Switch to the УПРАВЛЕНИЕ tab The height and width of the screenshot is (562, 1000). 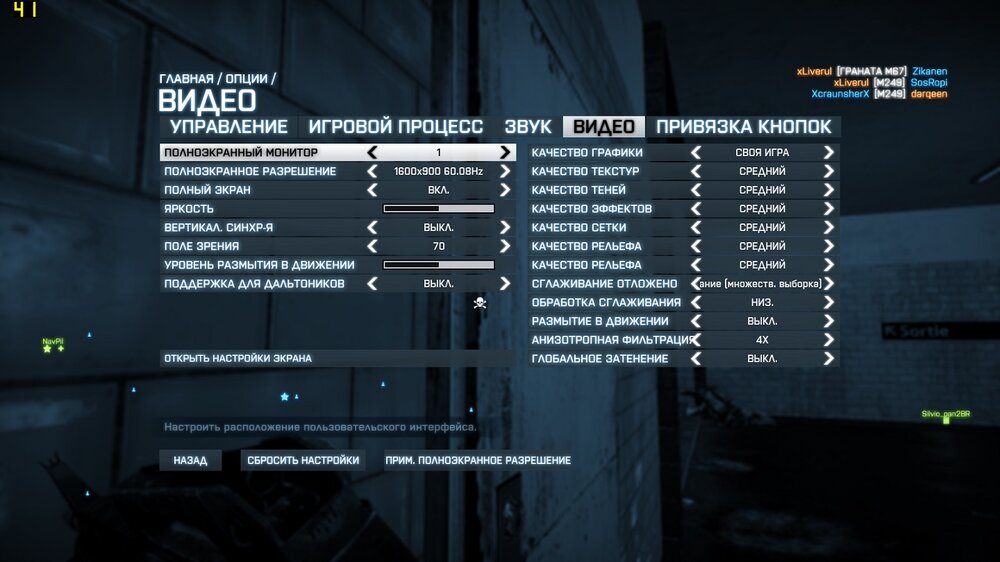pyautogui.click(x=229, y=127)
